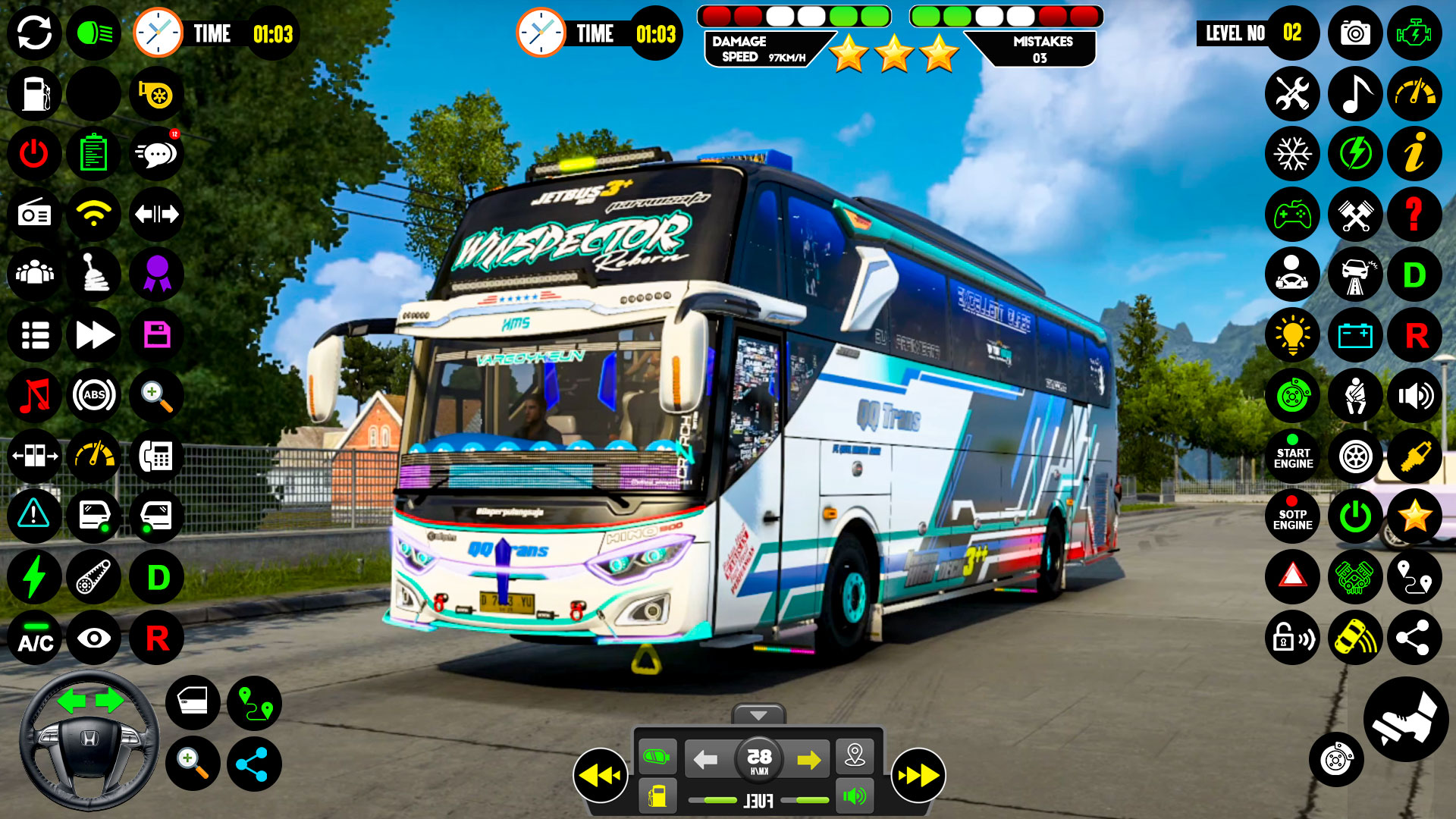Select the camera view icon top right
1456x819 pixels.
point(1354,33)
